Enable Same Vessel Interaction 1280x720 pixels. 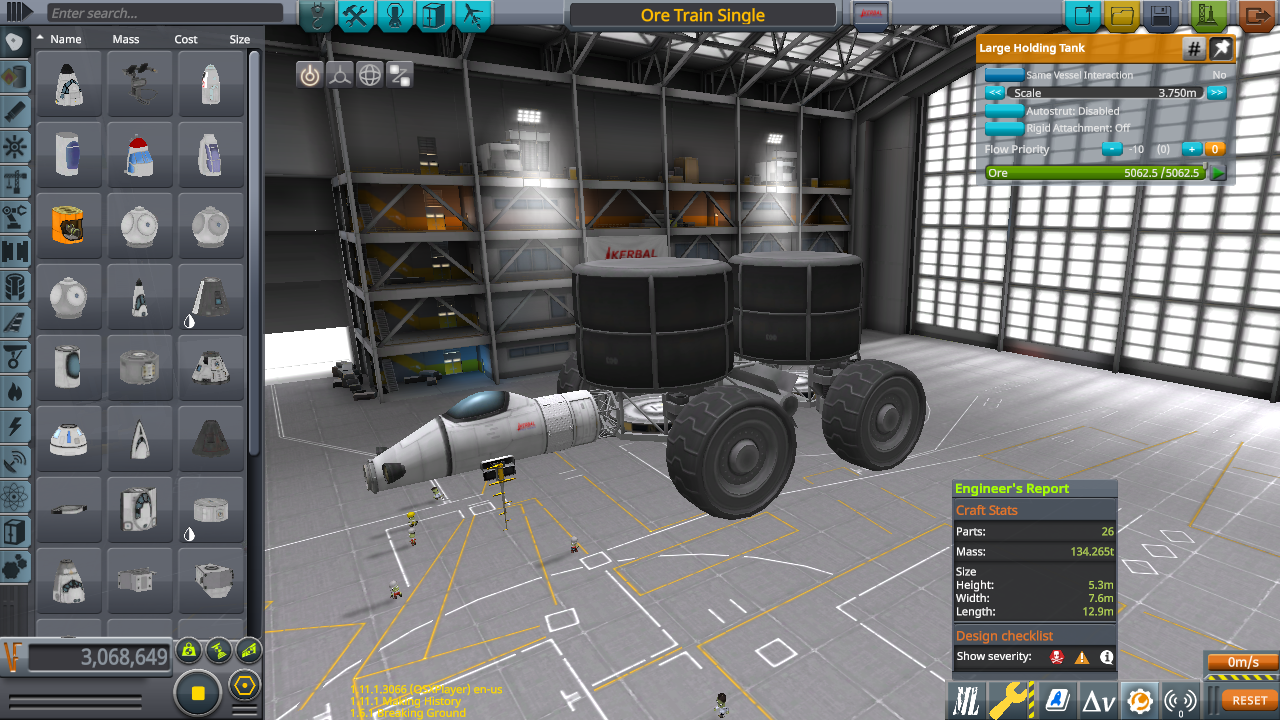1004,74
